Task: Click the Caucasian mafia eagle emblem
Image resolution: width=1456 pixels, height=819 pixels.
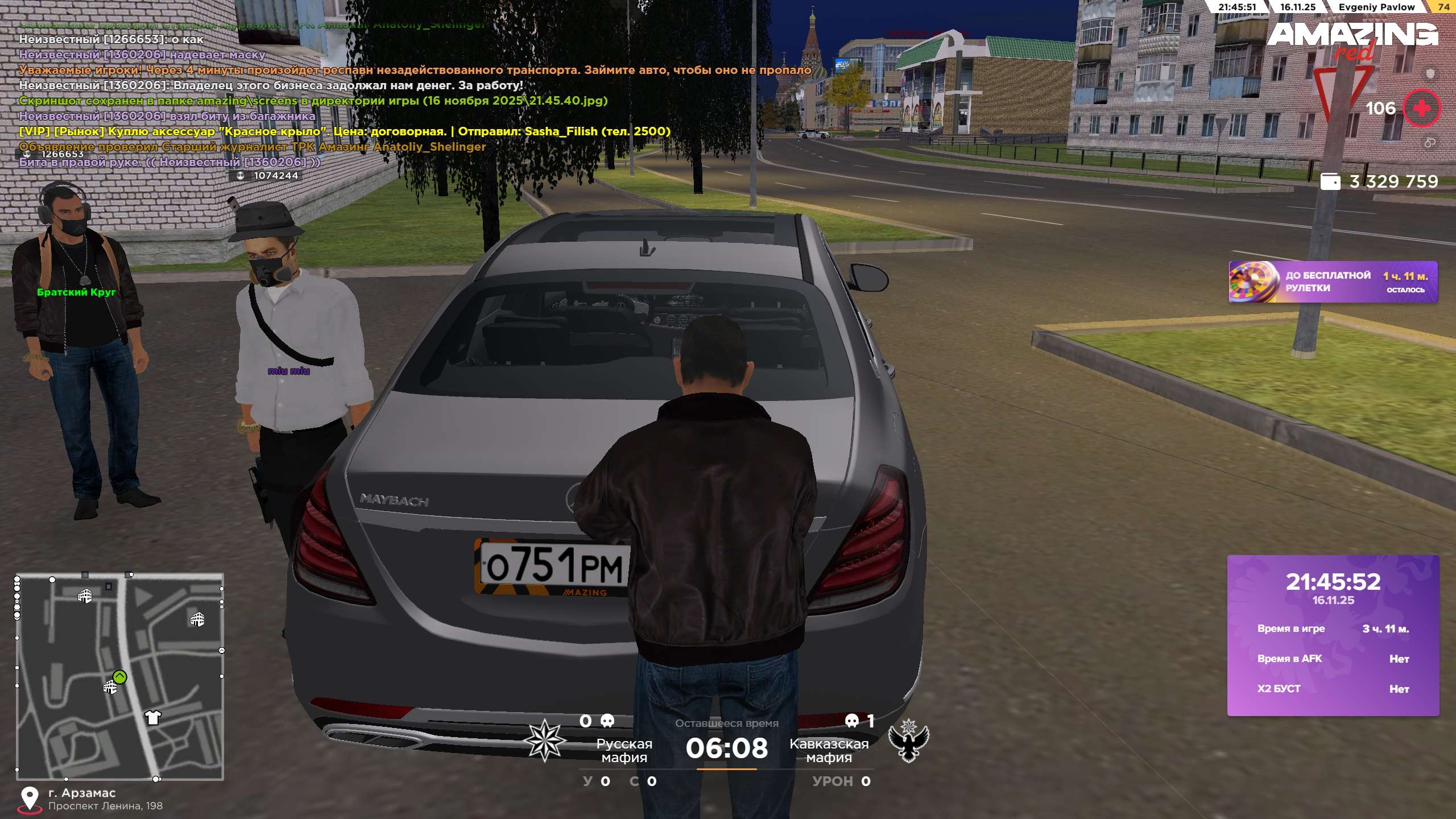Action: (x=908, y=740)
